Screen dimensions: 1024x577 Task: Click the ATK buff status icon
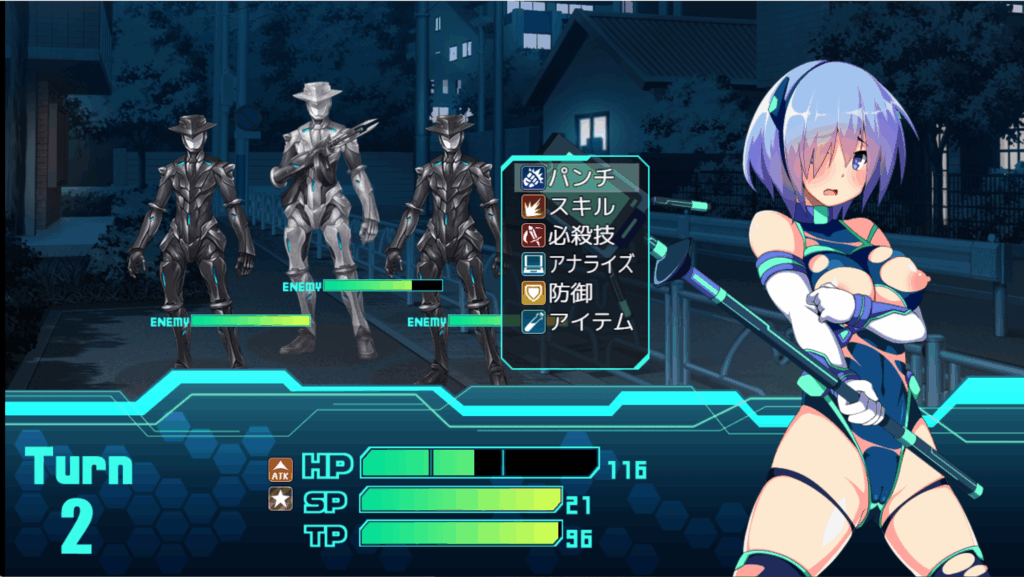click(x=281, y=468)
